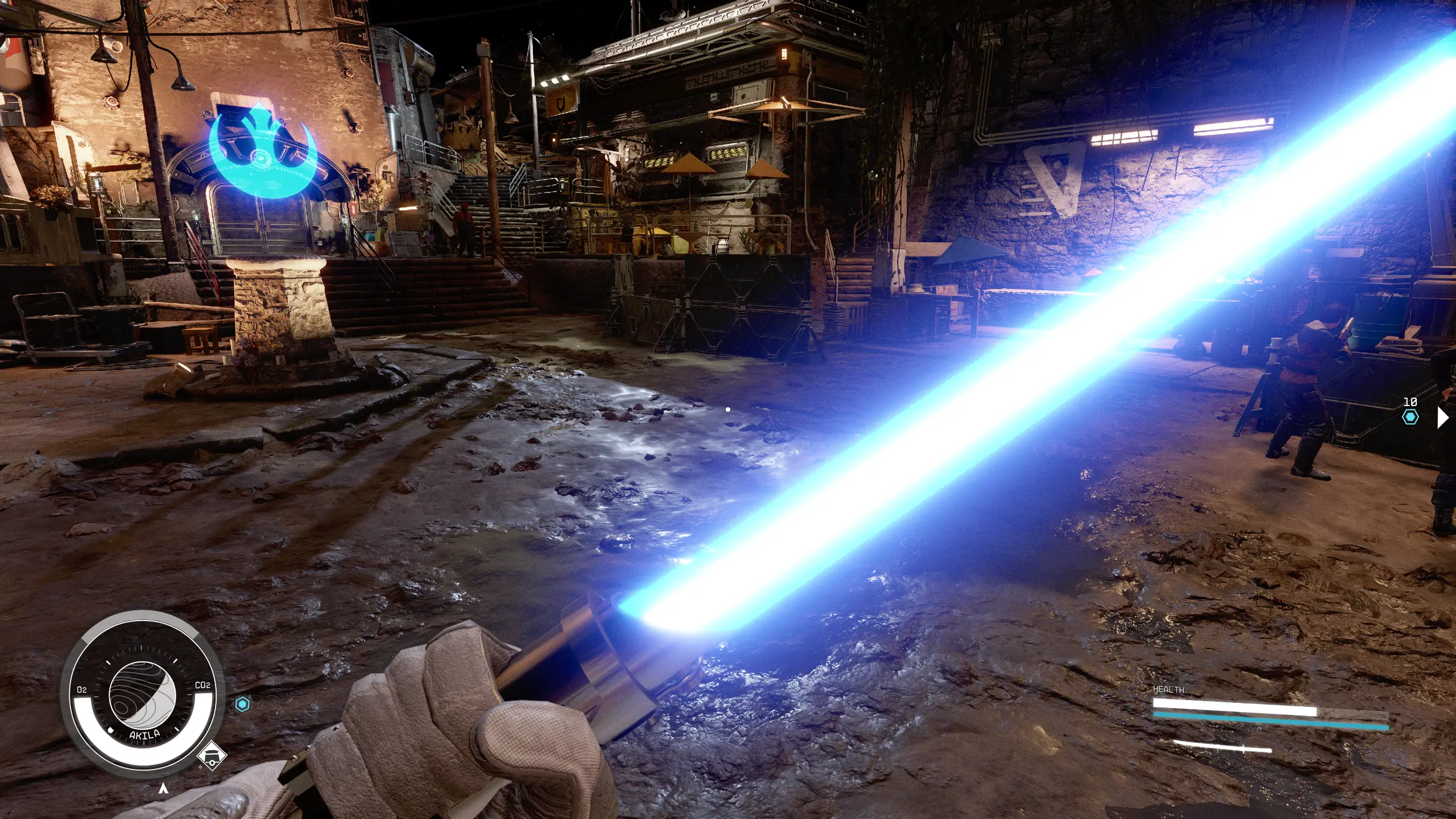Select the blue hexagon objective marker labeled 10
This screenshot has width=1456, height=819.
point(1410,417)
